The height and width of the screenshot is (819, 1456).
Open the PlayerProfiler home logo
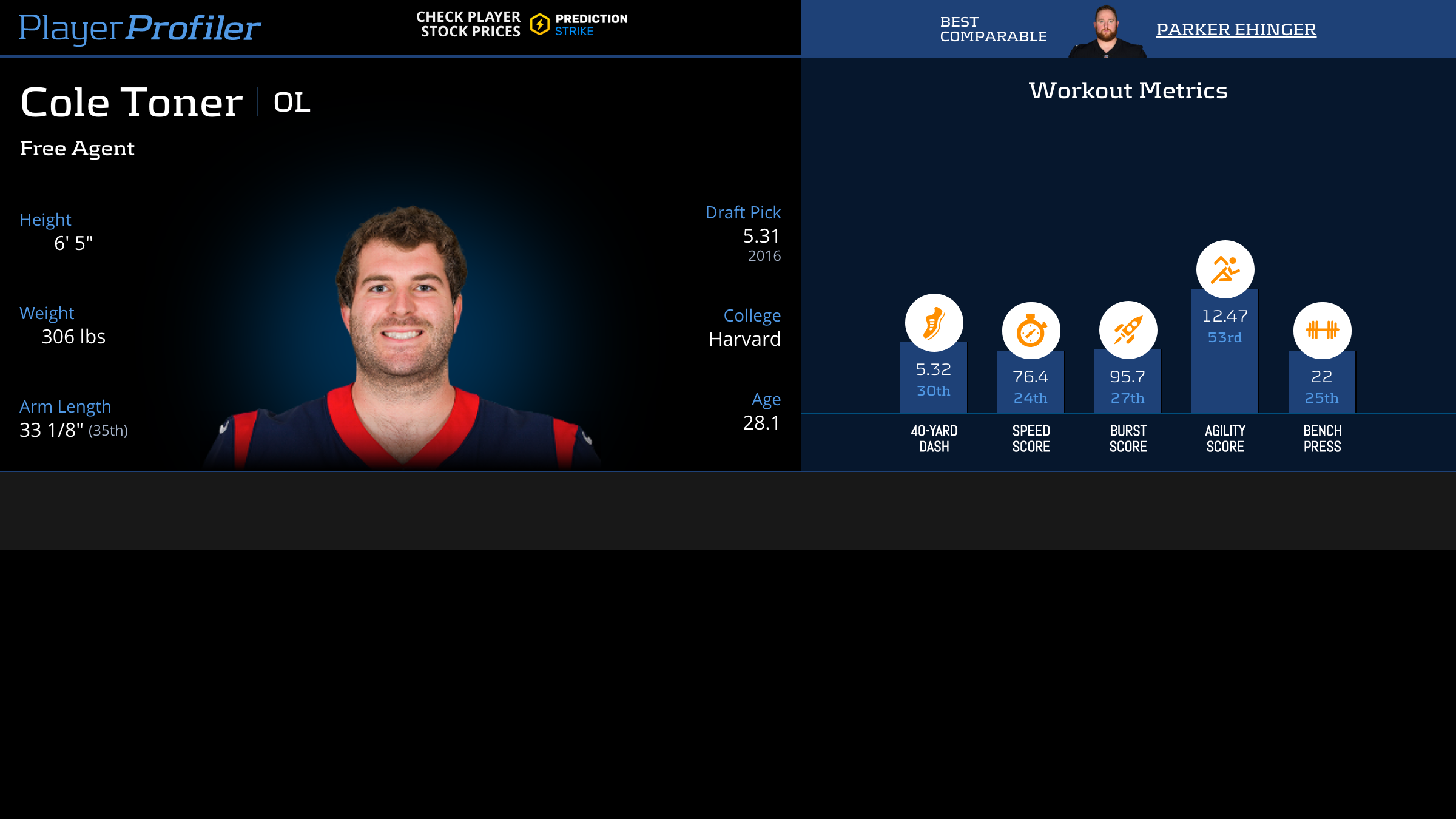[x=140, y=29]
